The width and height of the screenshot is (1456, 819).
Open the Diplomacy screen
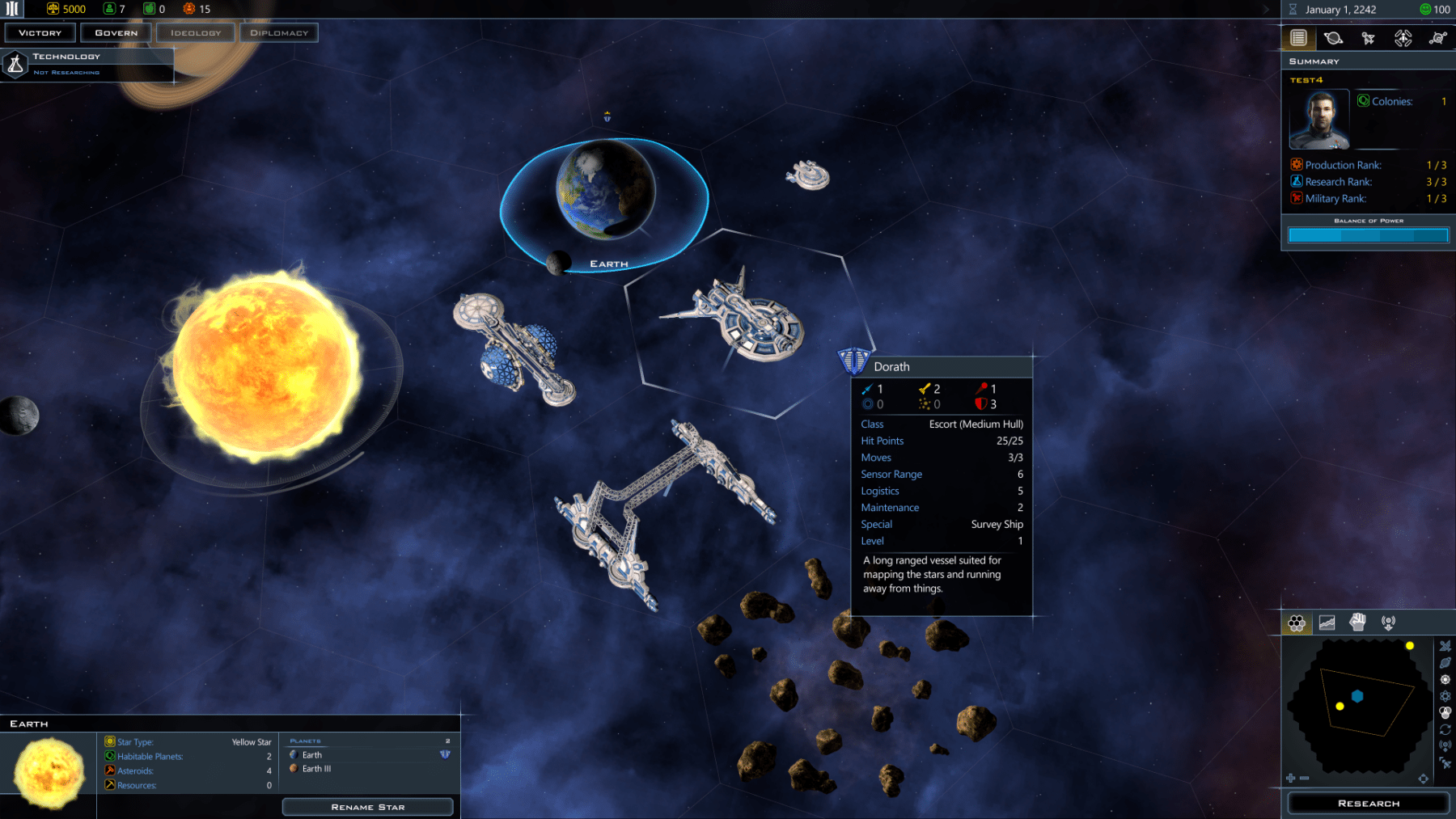(x=279, y=33)
